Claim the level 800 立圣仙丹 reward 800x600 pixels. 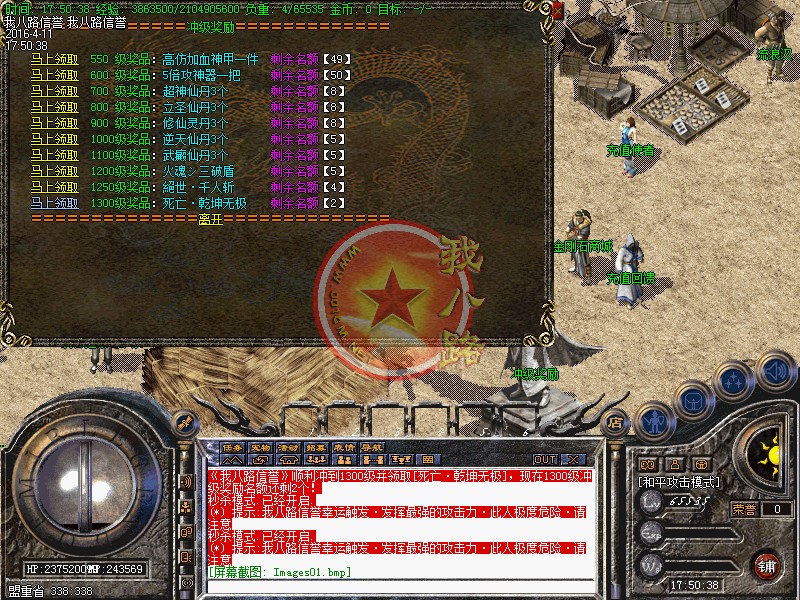click(54, 107)
